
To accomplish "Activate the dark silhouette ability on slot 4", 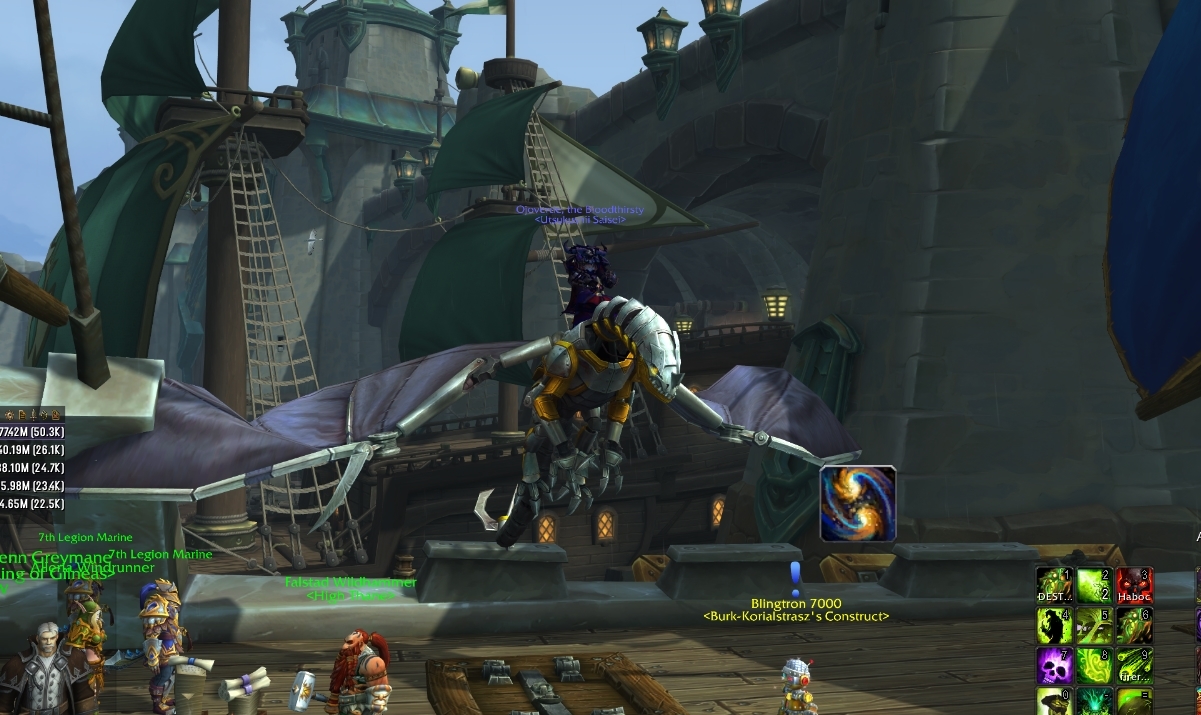I will (x=1054, y=626).
